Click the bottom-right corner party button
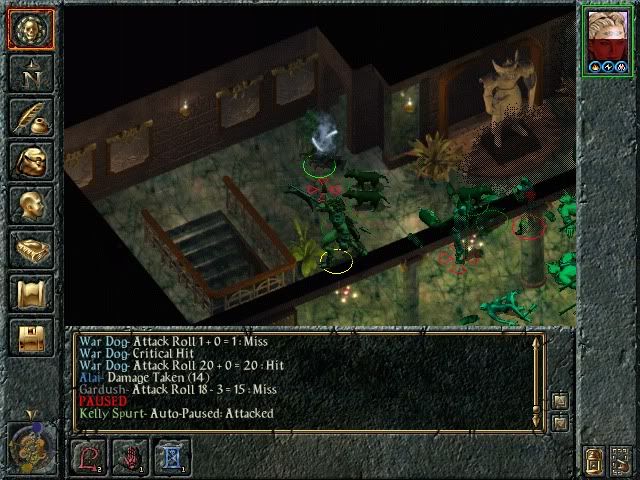Viewport: 640px width, 480px height. click(620, 460)
